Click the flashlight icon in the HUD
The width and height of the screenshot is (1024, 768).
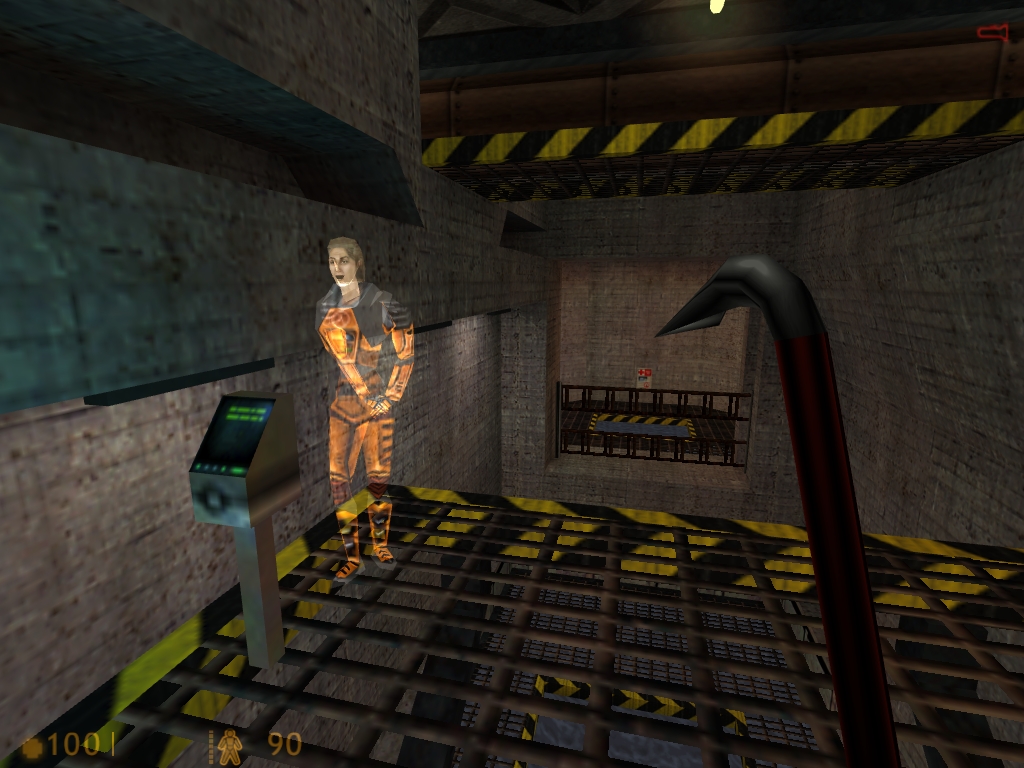coord(992,33)
